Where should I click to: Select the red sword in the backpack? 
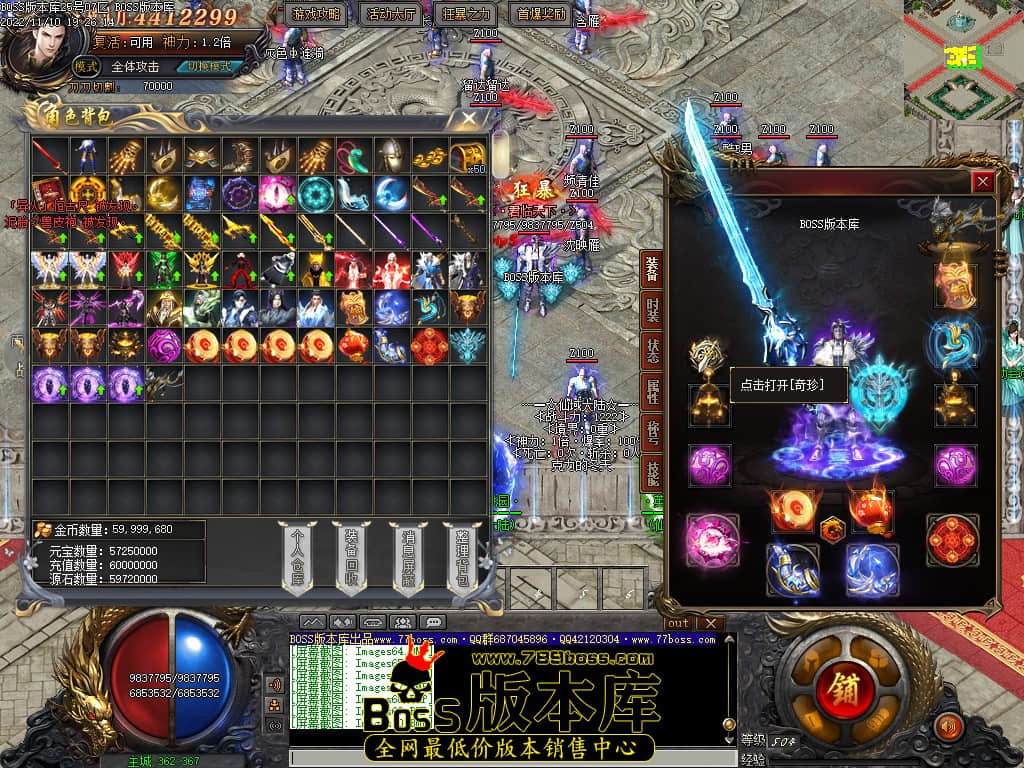coord(49,156)
